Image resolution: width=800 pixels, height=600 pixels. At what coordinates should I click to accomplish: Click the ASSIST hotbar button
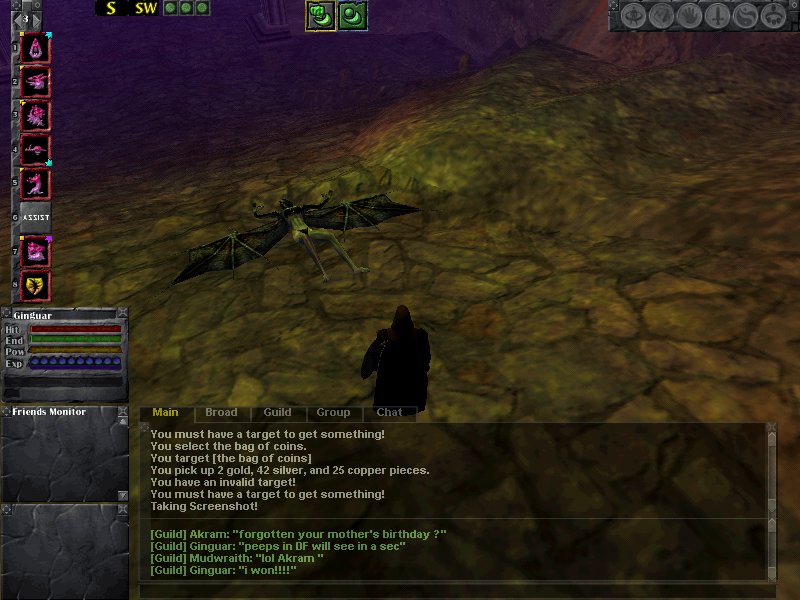(36, 217)
